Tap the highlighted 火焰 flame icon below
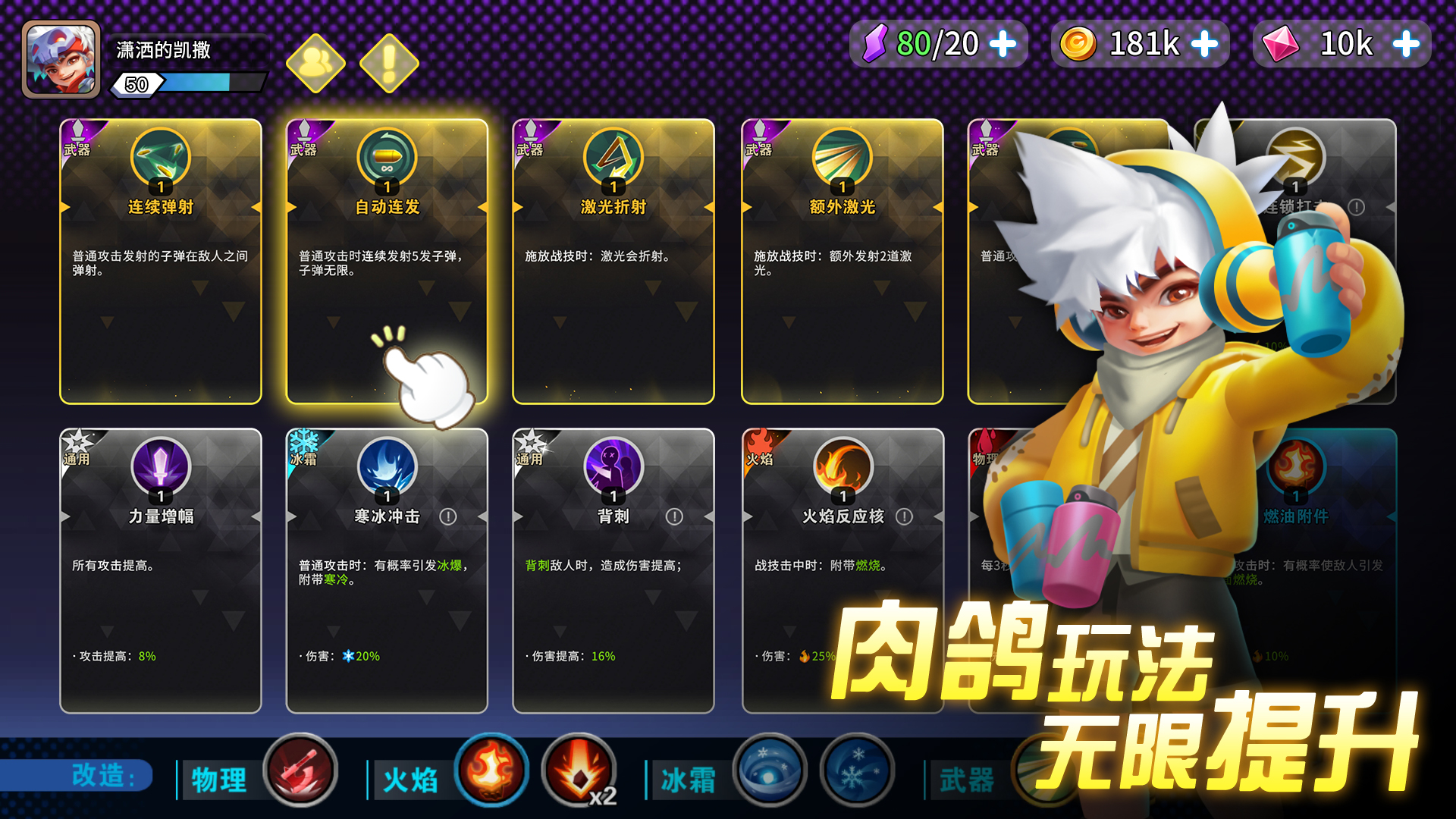Image resolution: width=1456 pixels, height=819 pixels. 493,770
